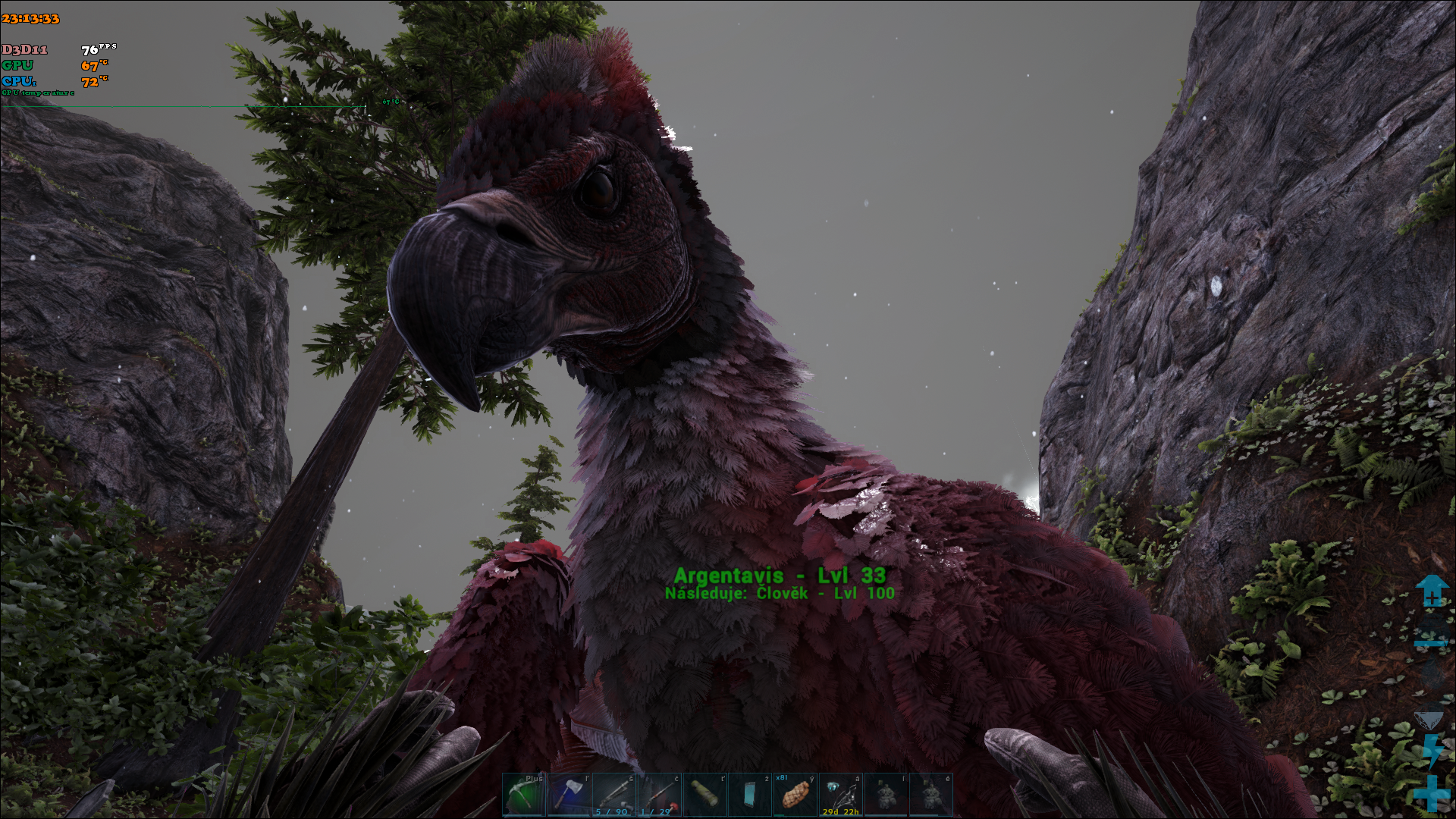
Task: Select the green camo cylinder item slot
Action: (x=704, y=794)
